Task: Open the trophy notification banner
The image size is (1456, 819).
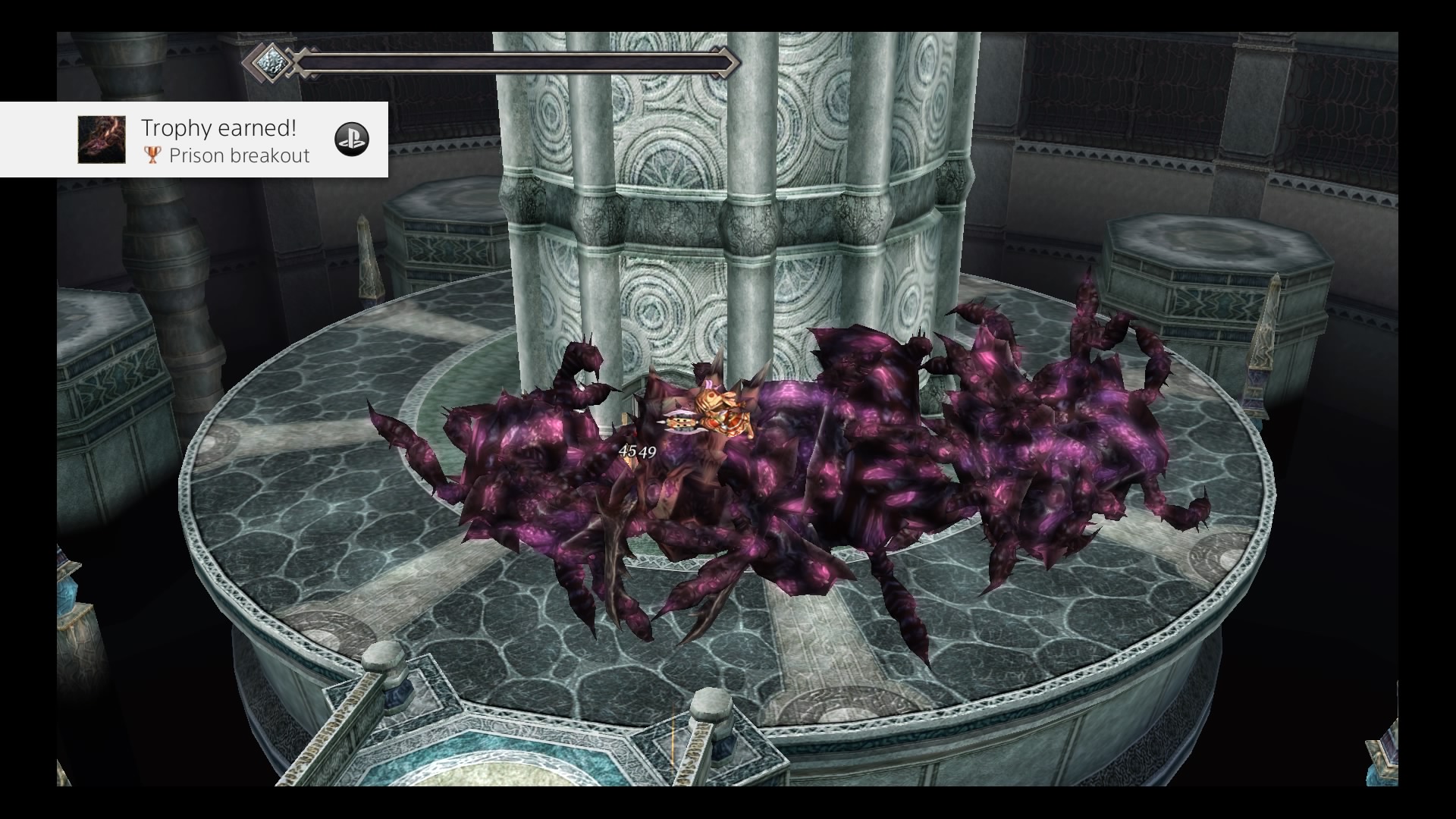Action: (195, 140)
